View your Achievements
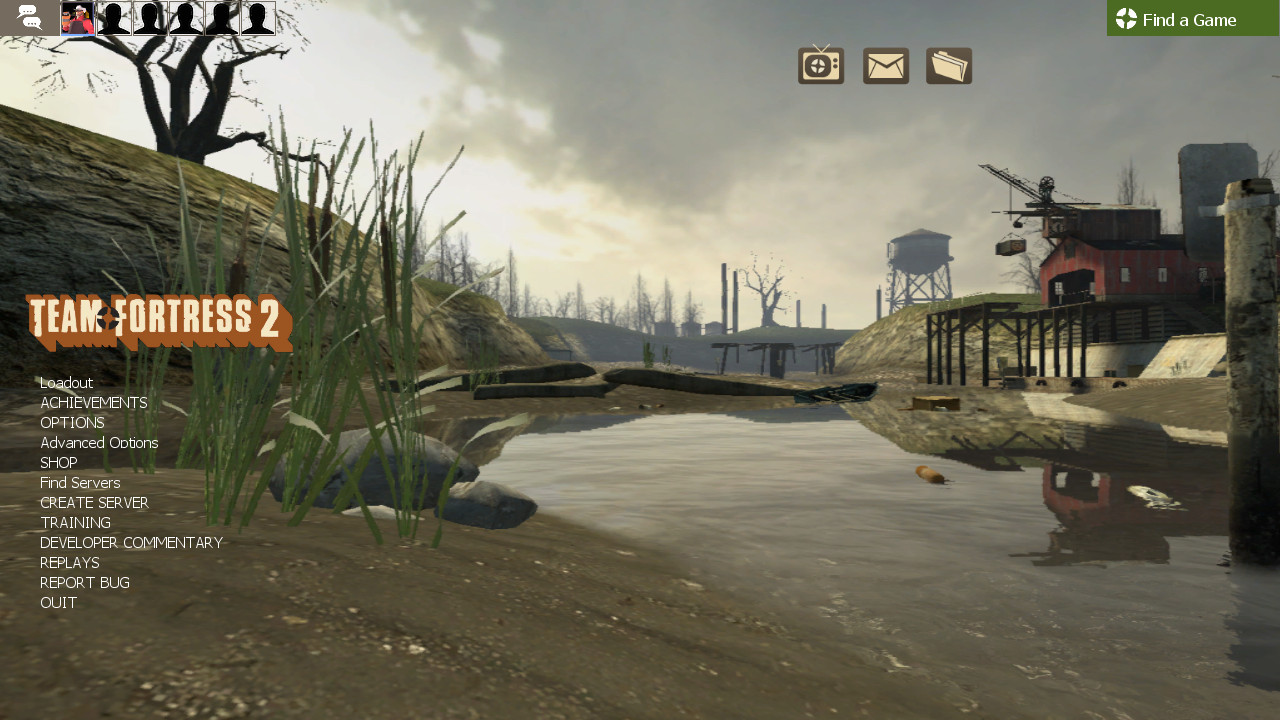1280x720 pixels. click(x=93, y=402)
